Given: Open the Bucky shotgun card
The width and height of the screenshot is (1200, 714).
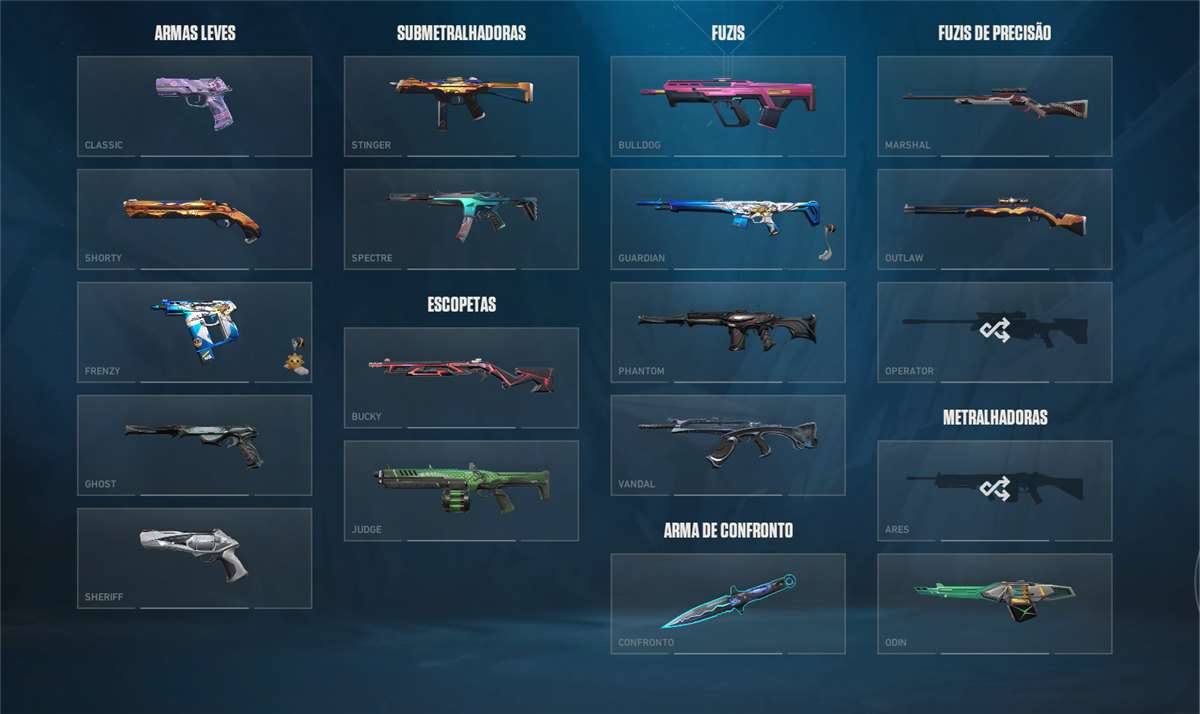Looking at the screenshot, I should (x=461, y=378).
